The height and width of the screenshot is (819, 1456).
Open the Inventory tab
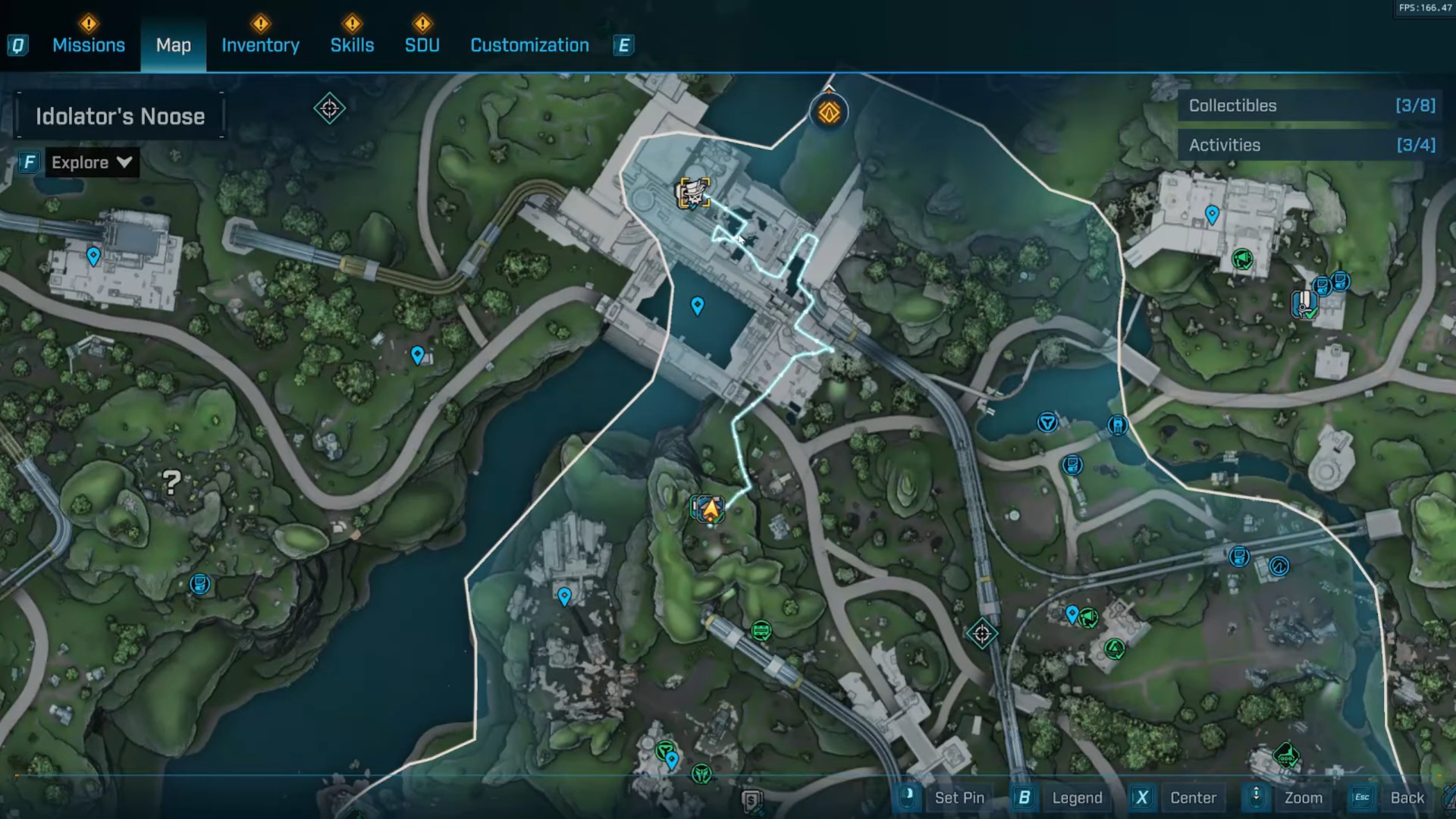(260, 45)
